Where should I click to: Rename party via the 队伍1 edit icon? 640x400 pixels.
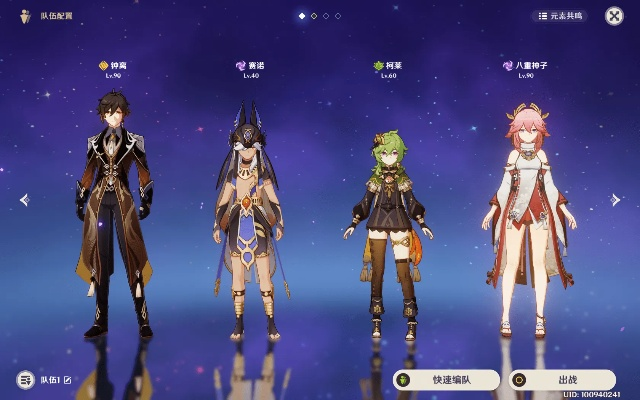(68, 380)
